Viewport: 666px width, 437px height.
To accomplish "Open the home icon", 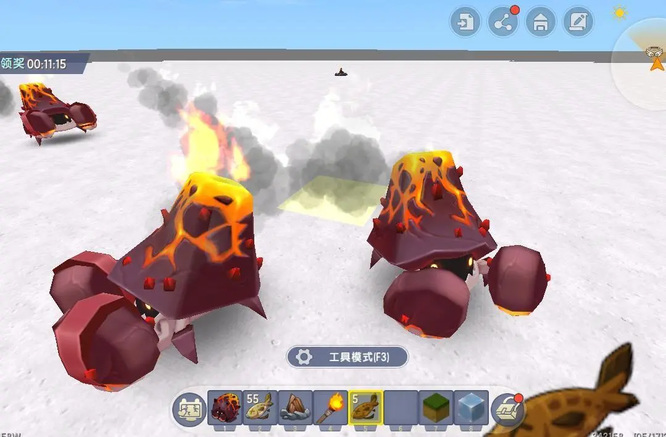I will click(x=541, y=21).
